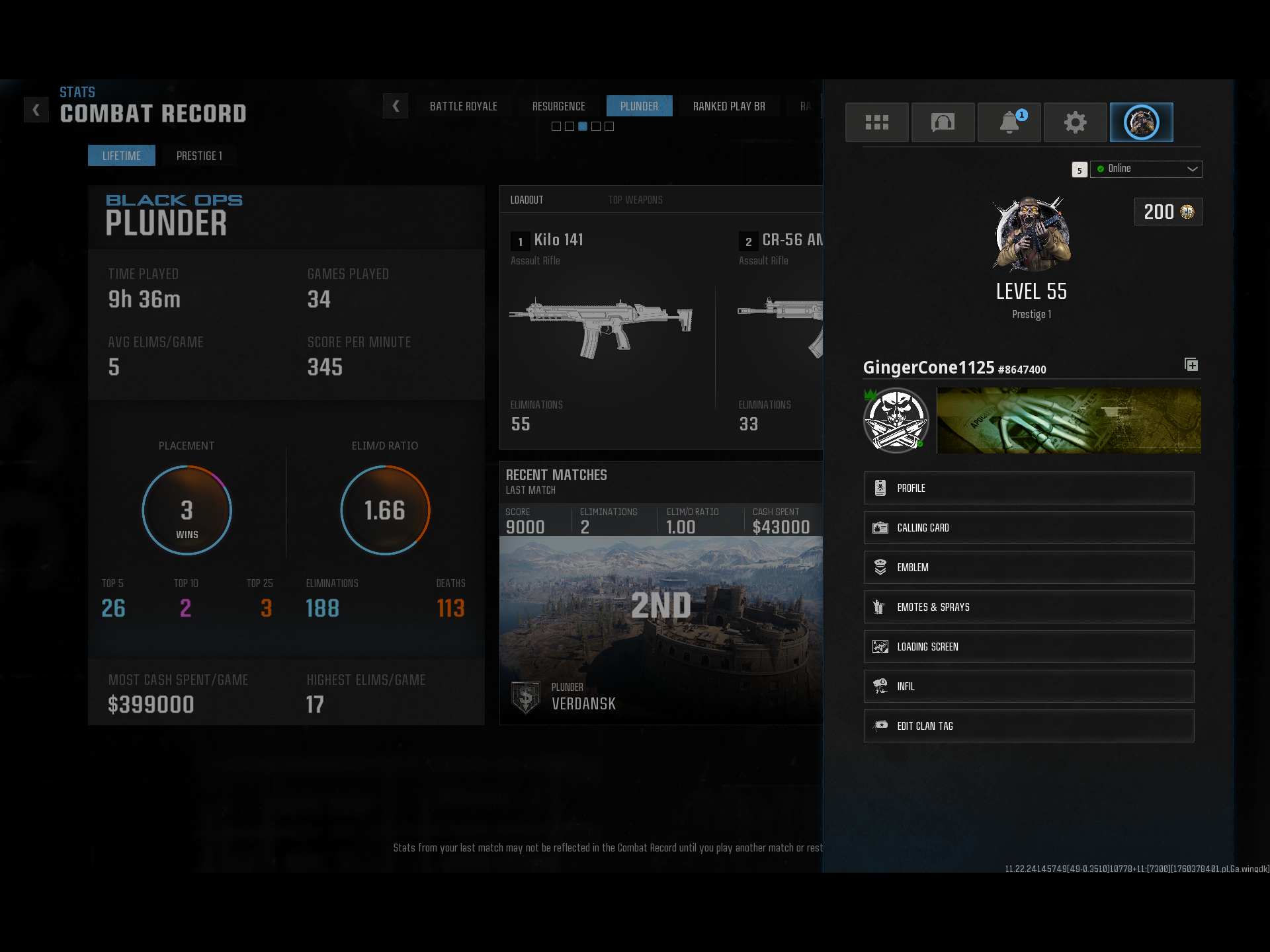Open the Profile menu entry
Screen dimensions: 1270x952
(x=1029, y=488)
